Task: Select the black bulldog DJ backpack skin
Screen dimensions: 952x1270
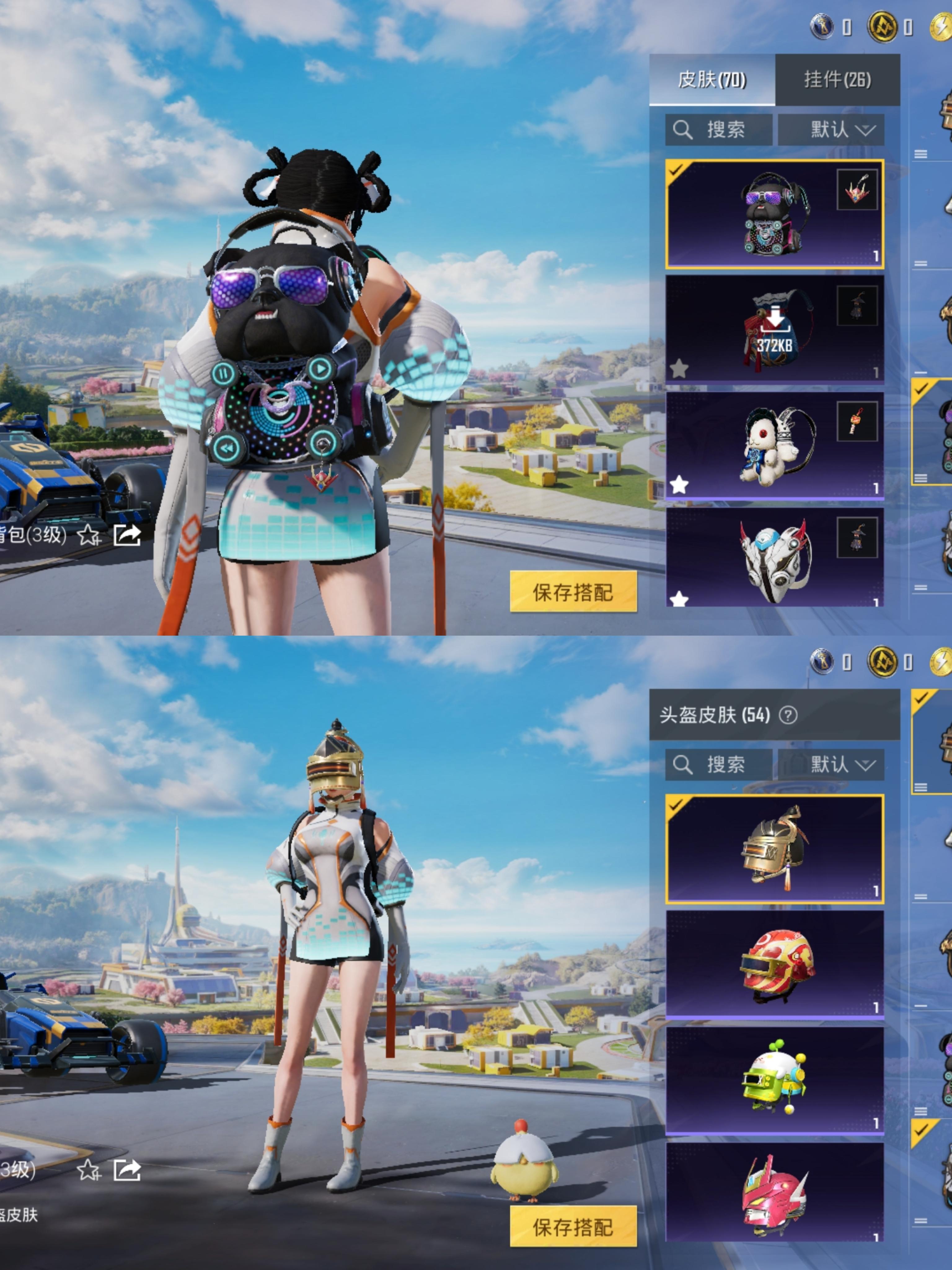Action: point(773,215)
